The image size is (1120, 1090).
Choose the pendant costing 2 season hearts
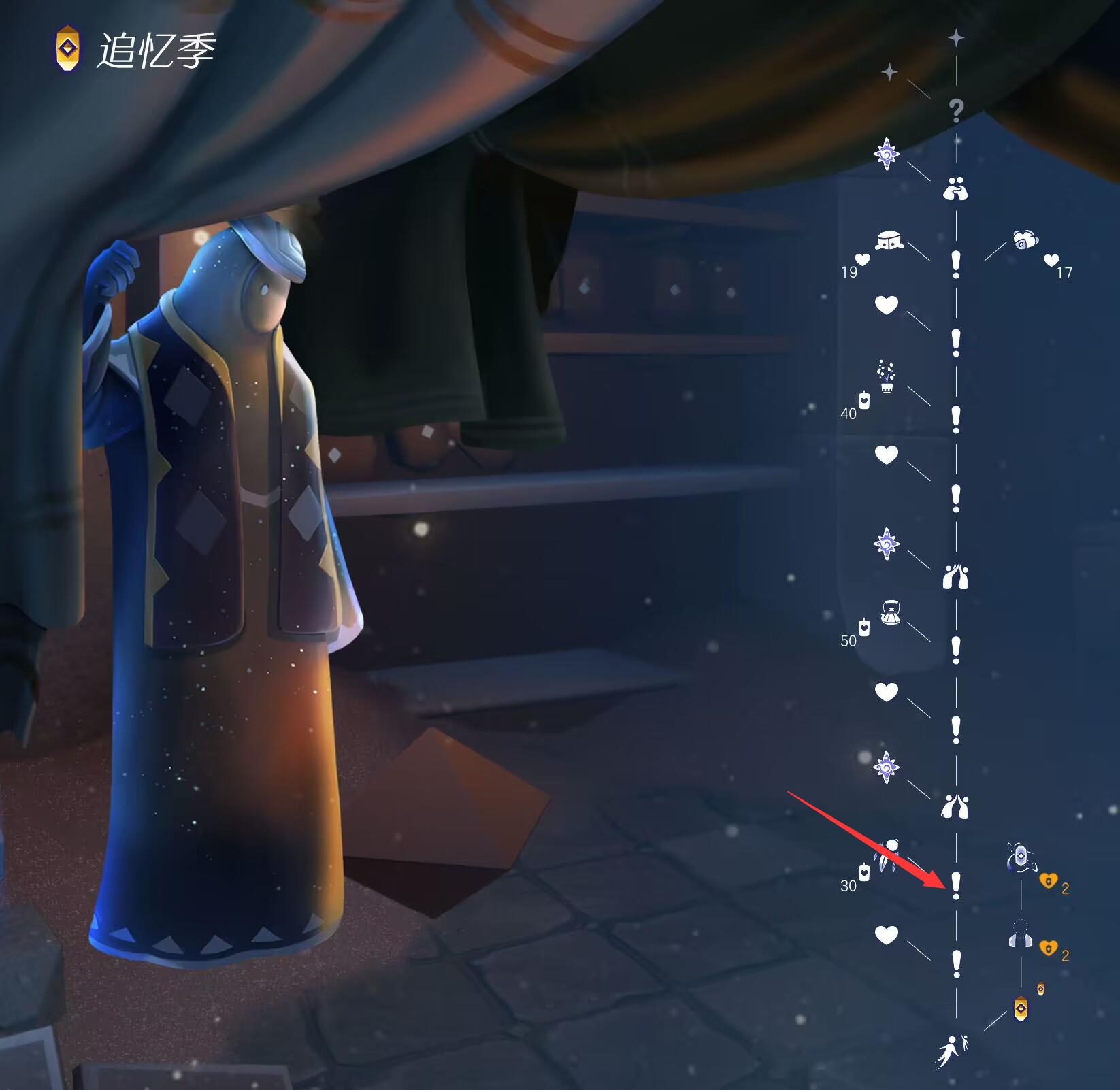click(x=1019, y=858)
